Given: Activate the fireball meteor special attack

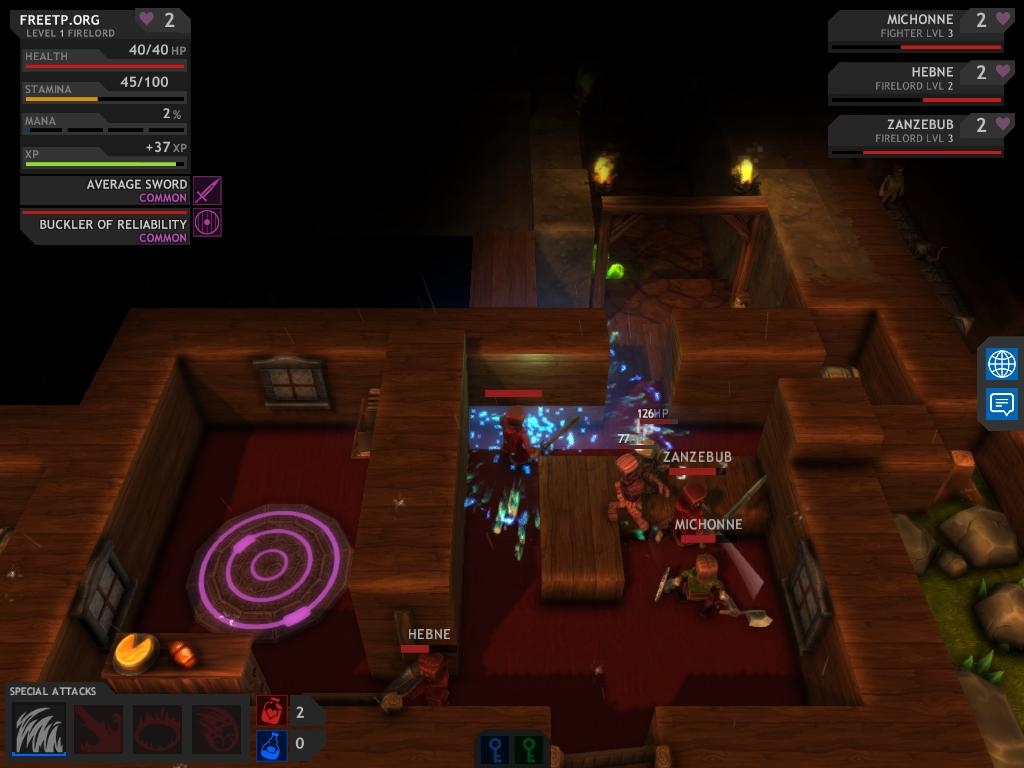Looking at the screenshot, I should [x=216, y=729].
